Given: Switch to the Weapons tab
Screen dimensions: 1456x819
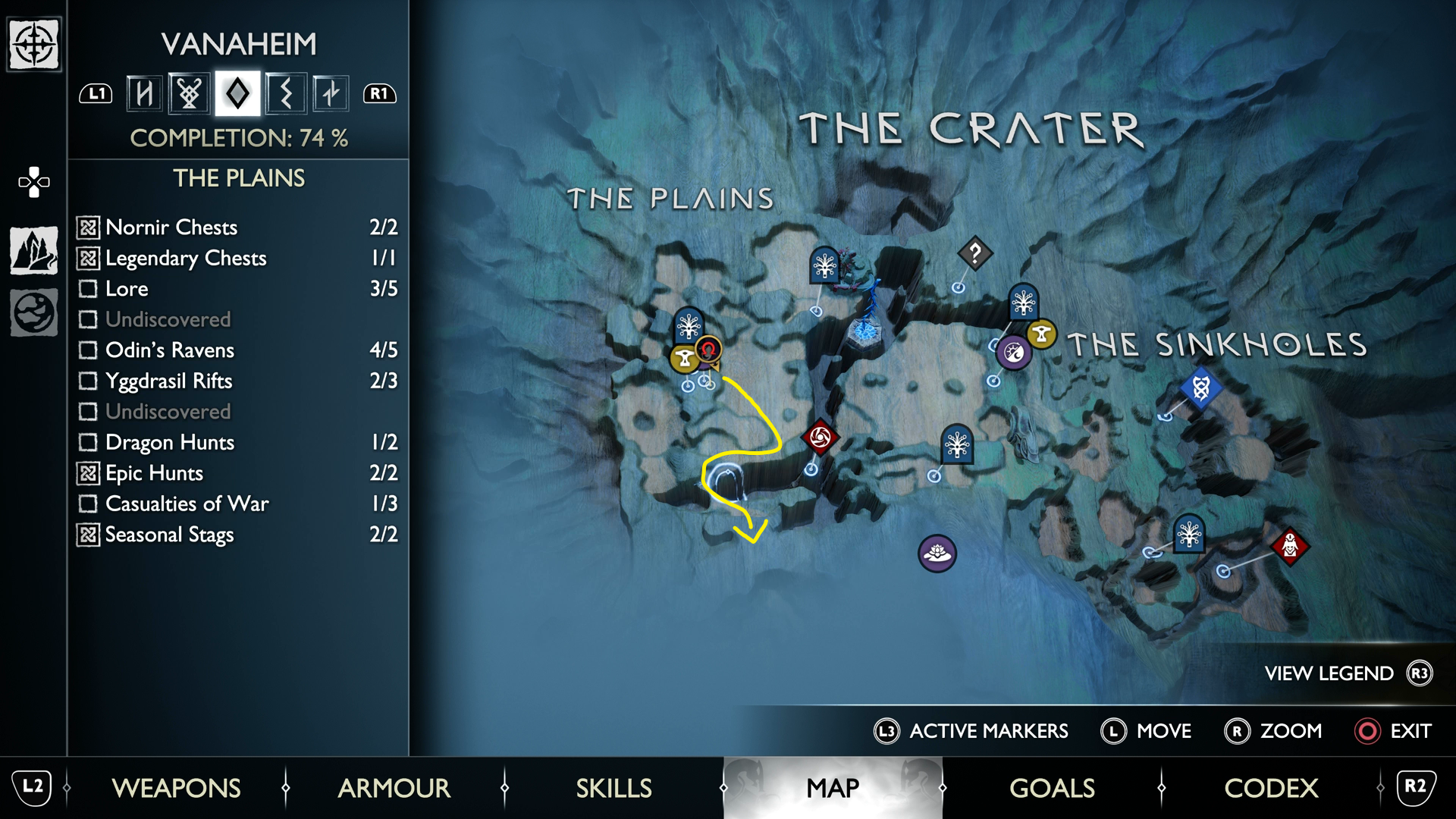Looking at the screenshot, I should coord(176,788).
